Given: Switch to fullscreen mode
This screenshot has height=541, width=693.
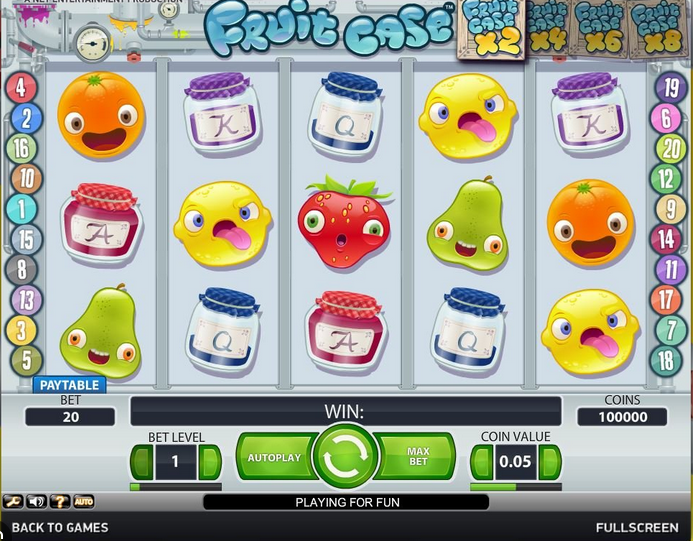Looking at the screenshot, I should [636, 527].
